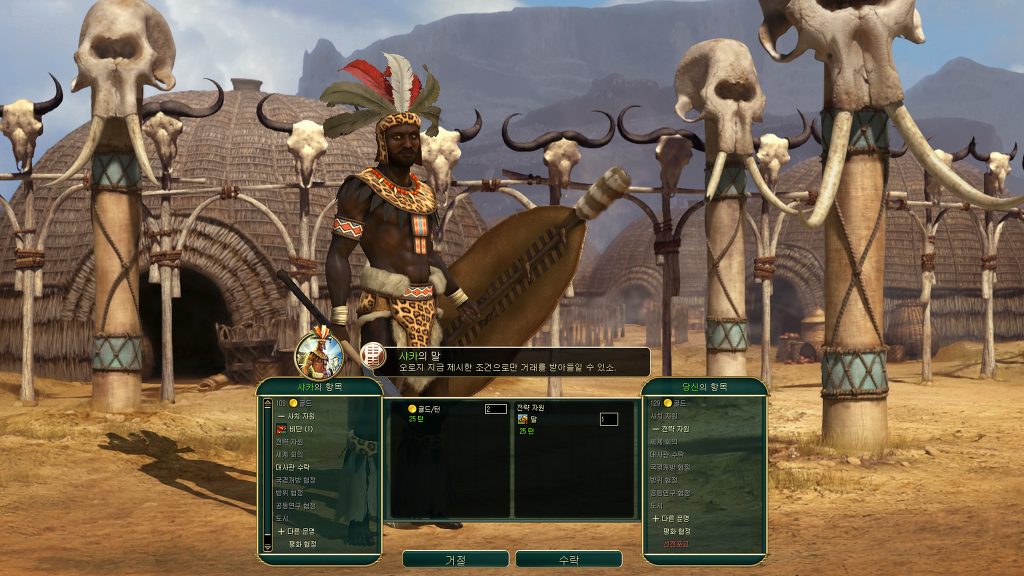Choose 대사관 수락 in Shaka's items
Image resolution: width=1024 pixels, height=576 pixels.
292,467
